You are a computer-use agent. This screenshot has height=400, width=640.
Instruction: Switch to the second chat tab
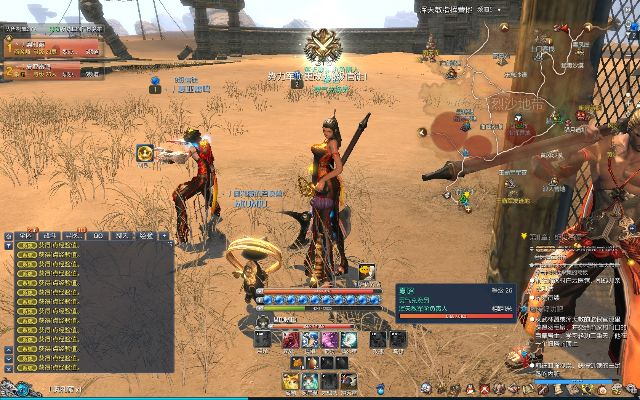(48, 236)
